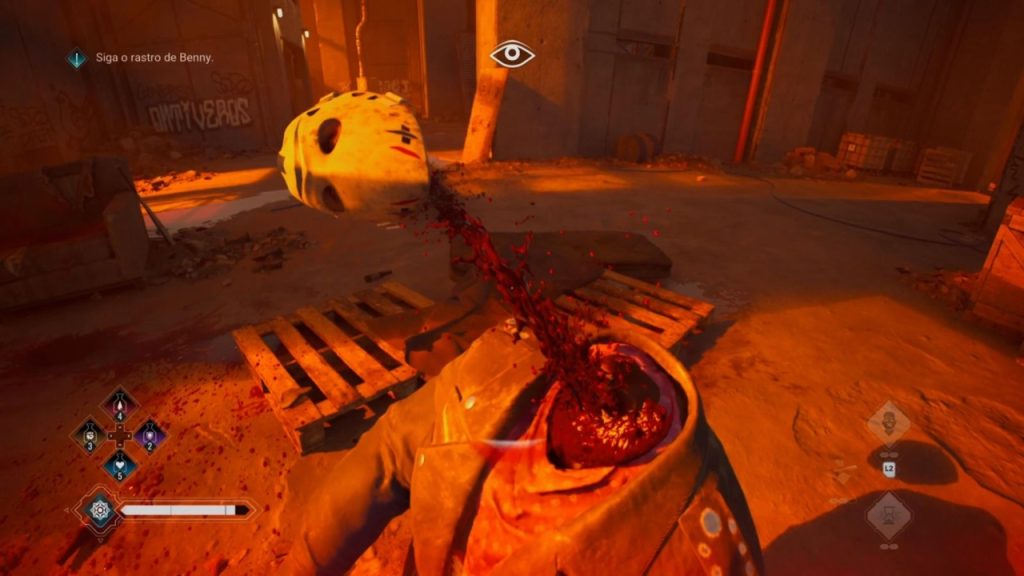Select the red flame potion slot 4
This screenshot has width=1024, height=576.
tap(120, 405)
